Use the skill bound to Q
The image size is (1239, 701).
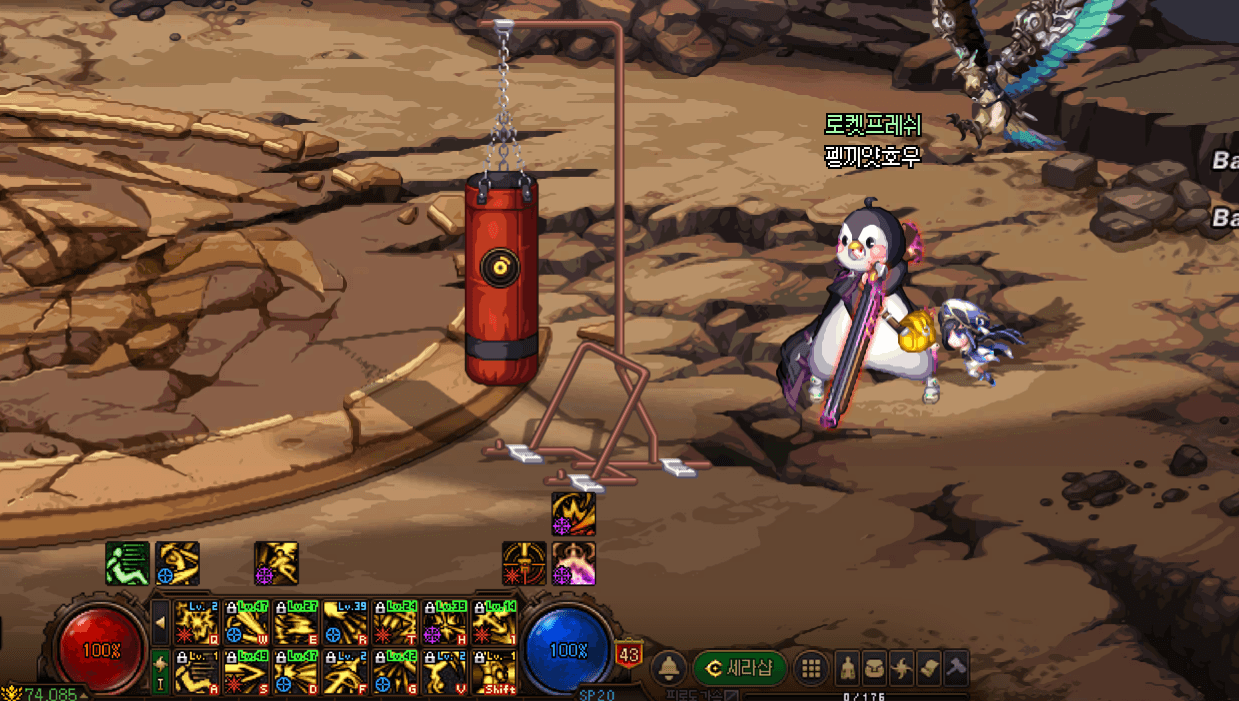(x=196, y=622)
